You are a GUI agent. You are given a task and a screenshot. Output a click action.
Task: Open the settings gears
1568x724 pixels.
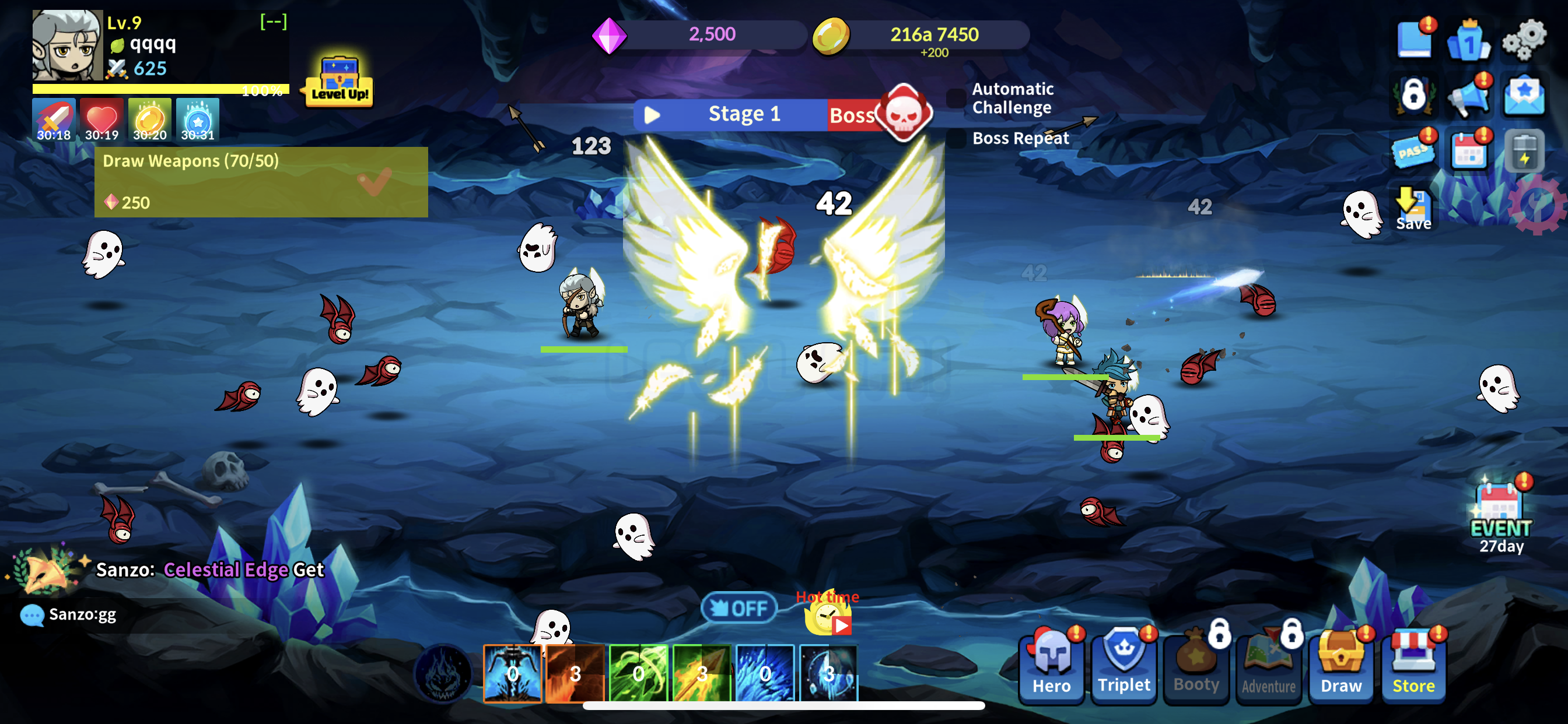click(1524, 40)
